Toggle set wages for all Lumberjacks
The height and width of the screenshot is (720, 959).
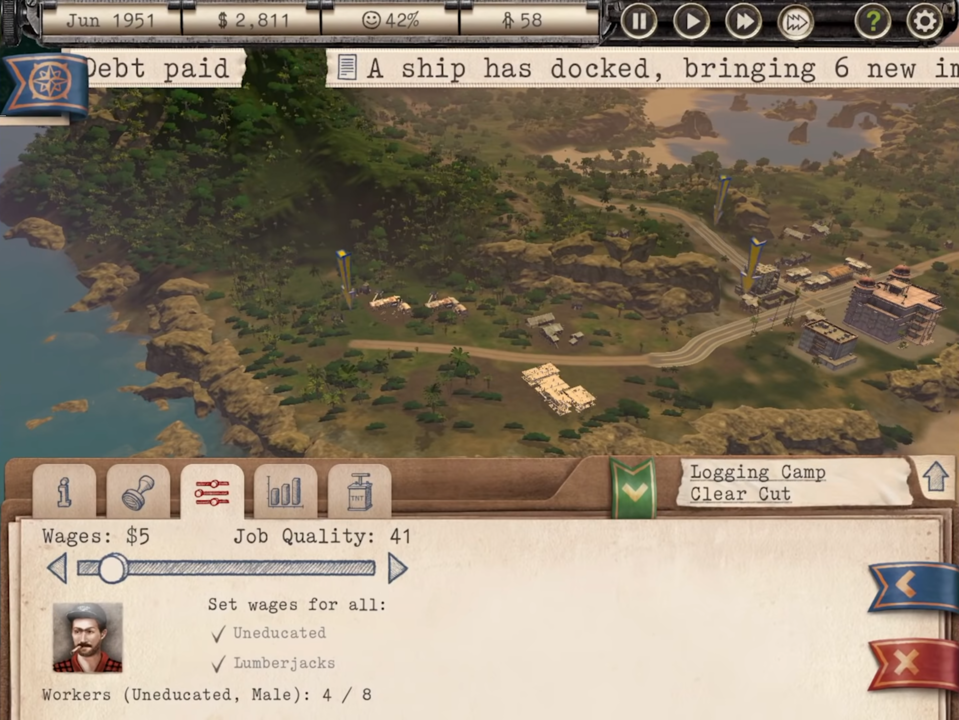219,664
